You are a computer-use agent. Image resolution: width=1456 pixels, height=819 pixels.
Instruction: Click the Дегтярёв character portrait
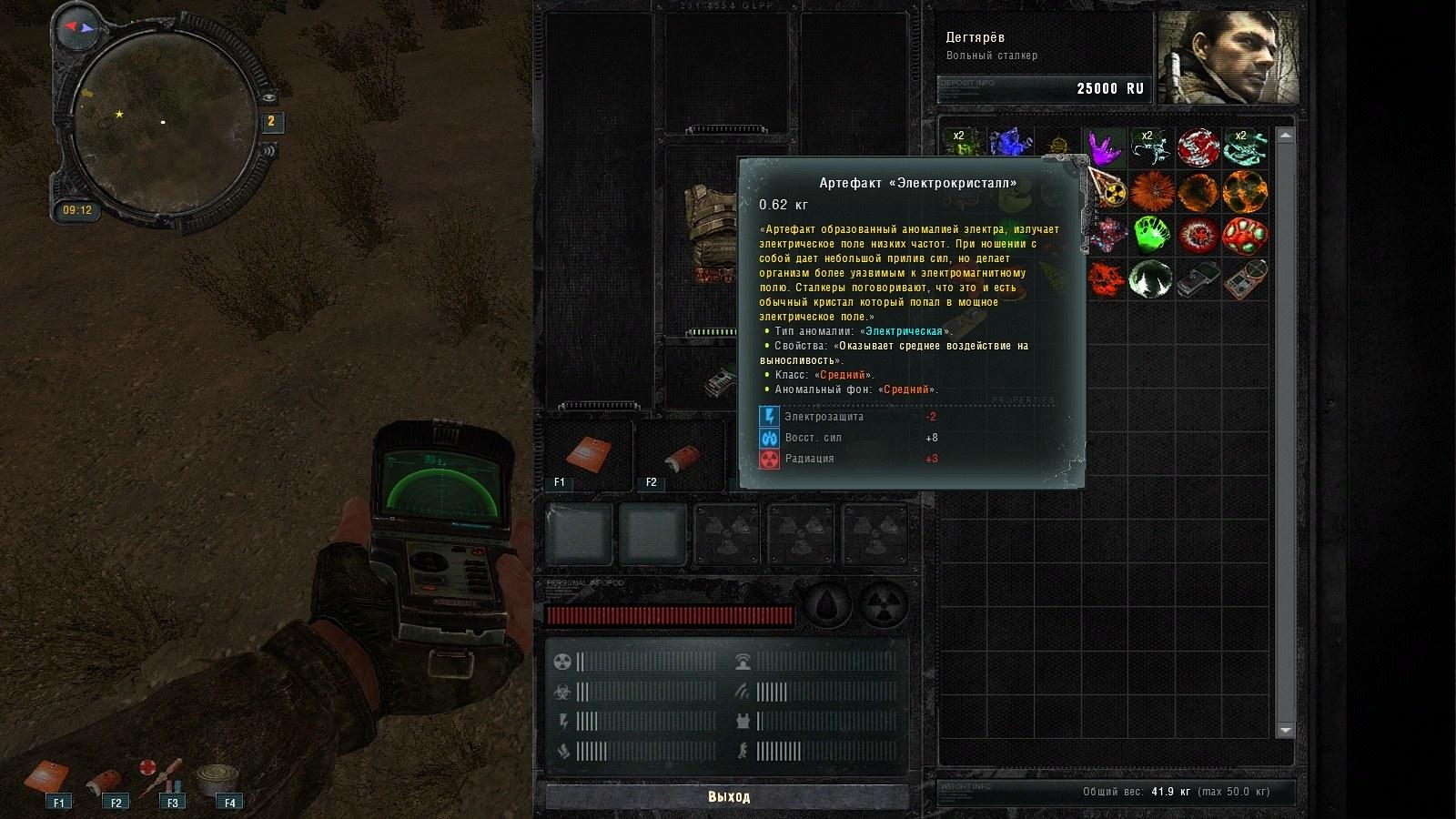pyautogui.click(x=1228, y=58)
